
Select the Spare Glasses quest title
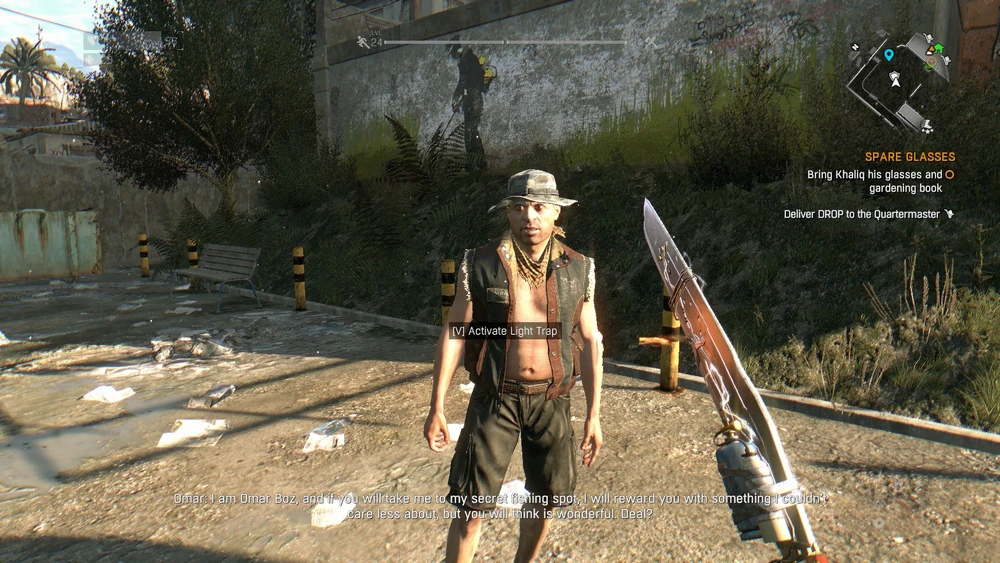pos(910,157)
